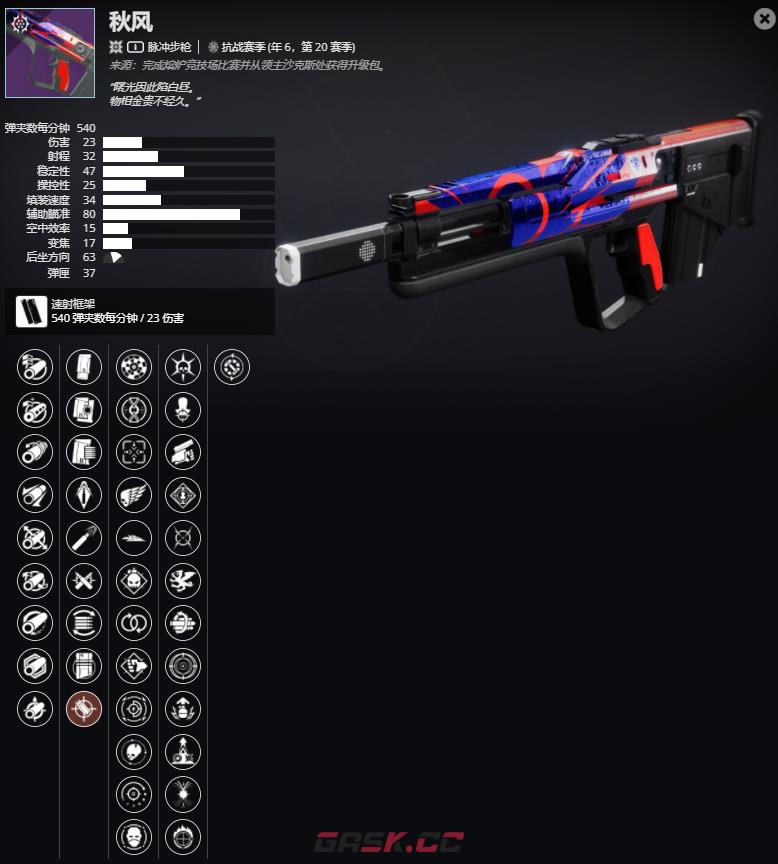Select the two interlocking rings perk
The width and height of the screenshot is (778, 864).
pos(134,623)
